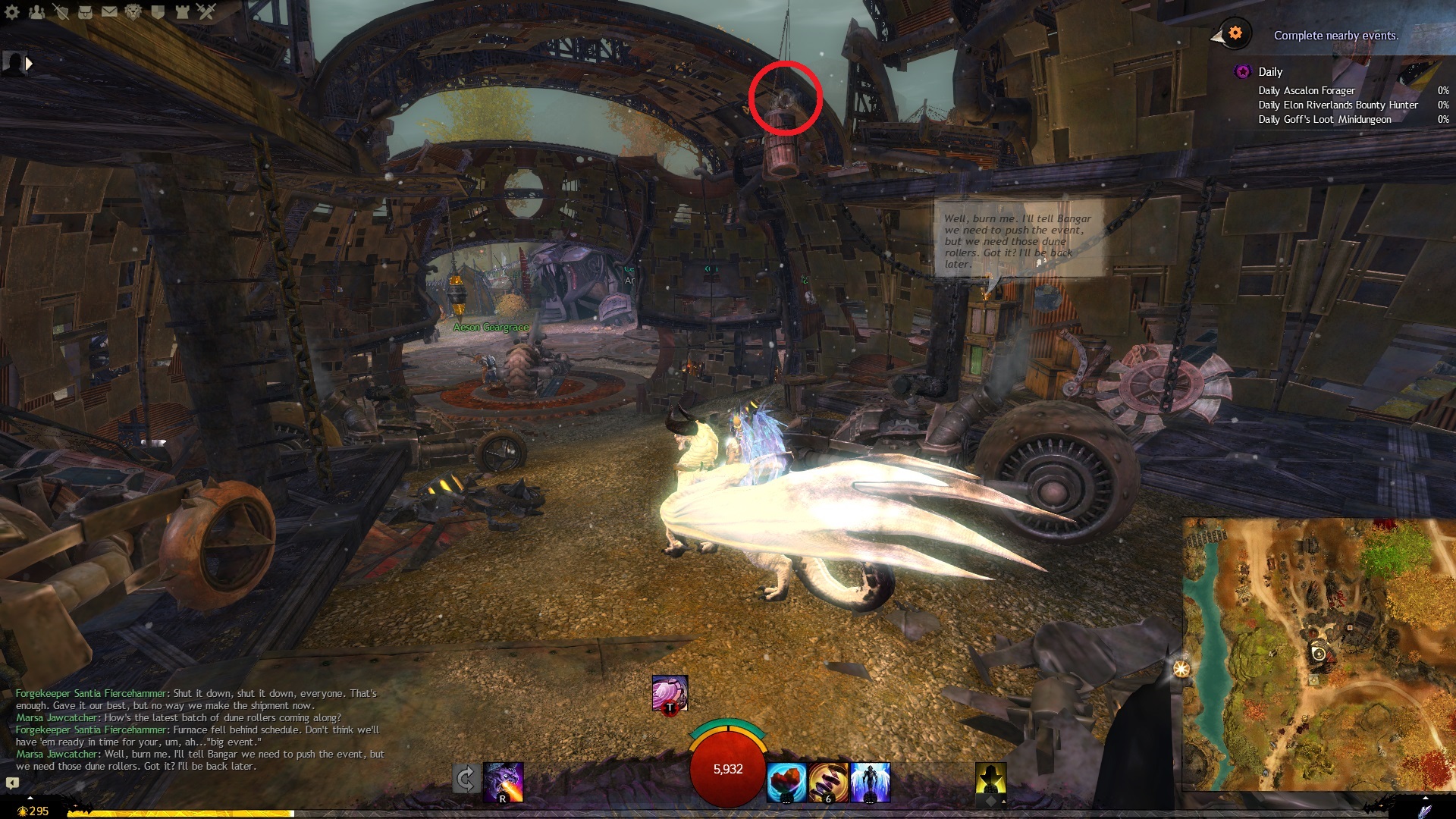
Task: Open the inventory bag icon
Action: coord(85,11)
